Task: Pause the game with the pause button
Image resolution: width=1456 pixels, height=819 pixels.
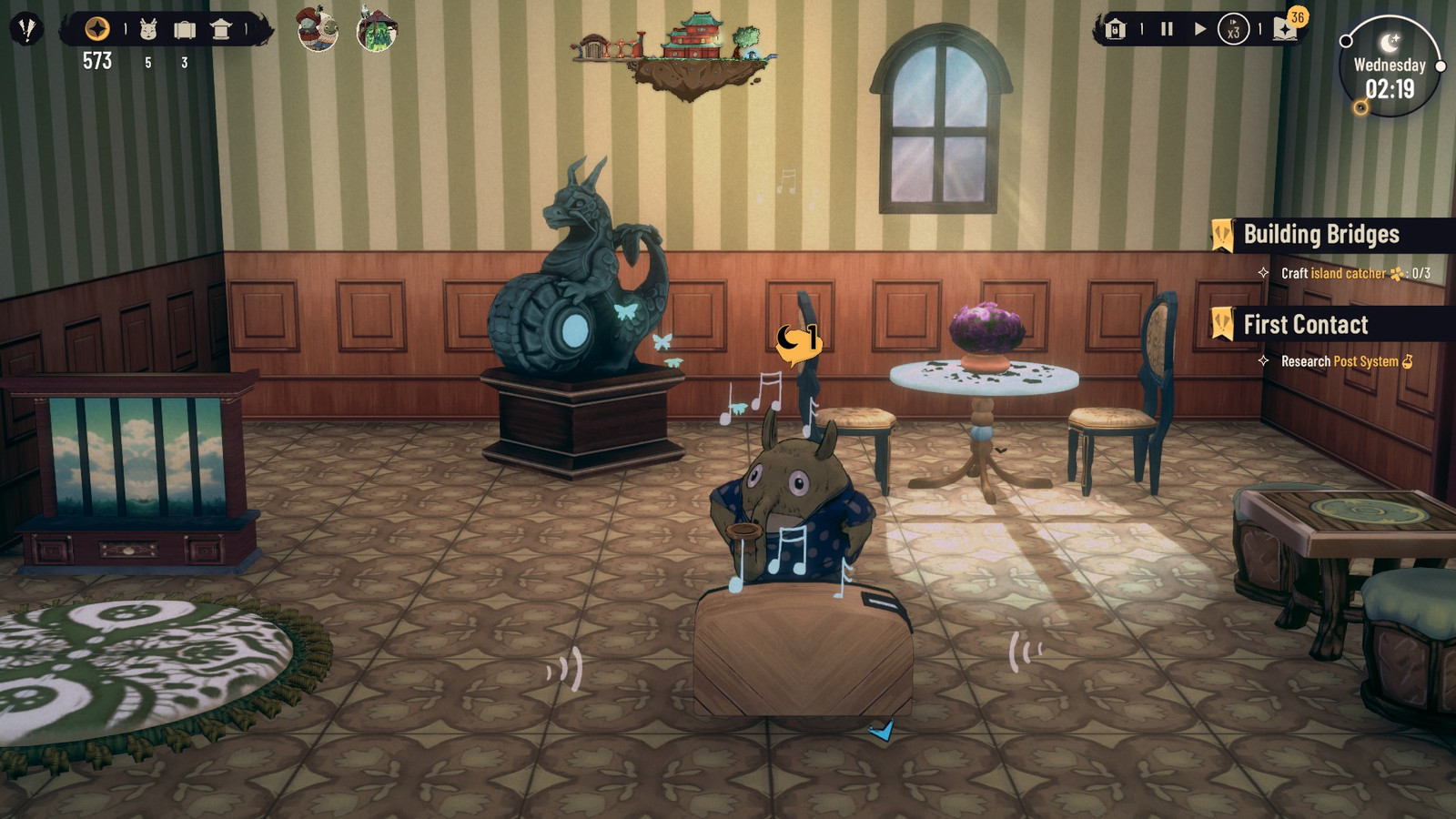Action: (x=1167, y=28)
